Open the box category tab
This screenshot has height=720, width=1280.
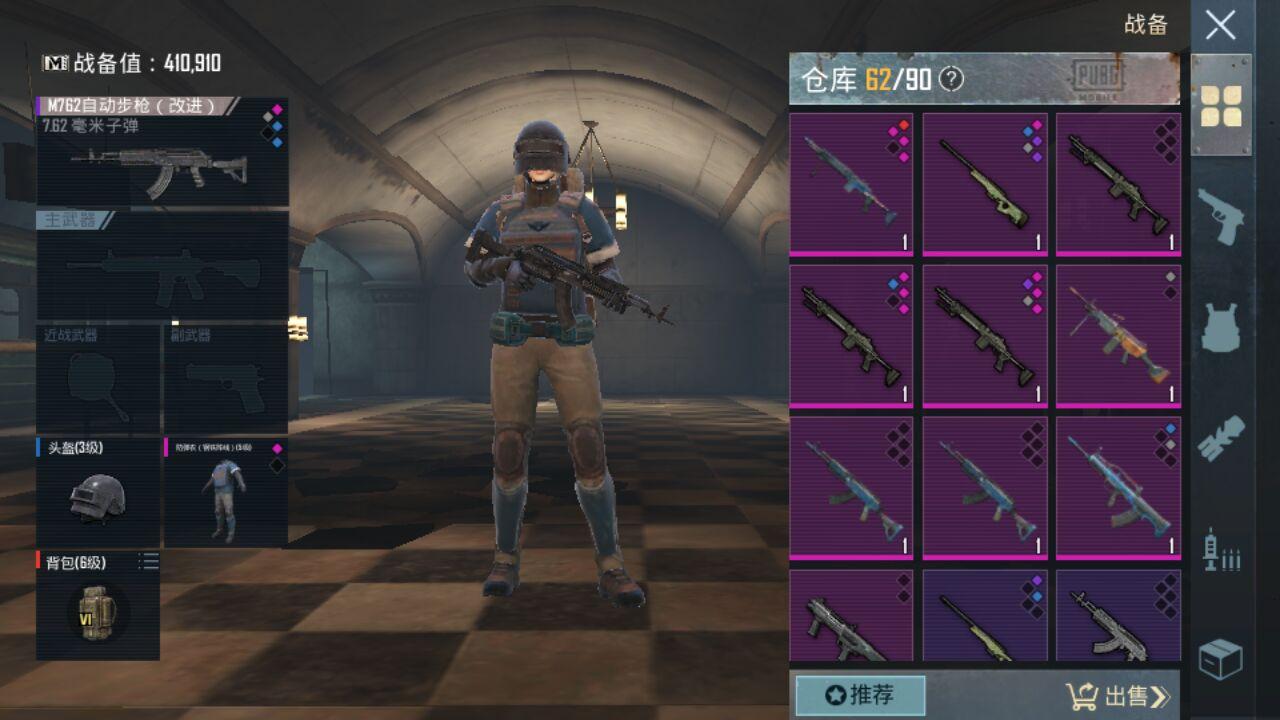click(1221, 659)
